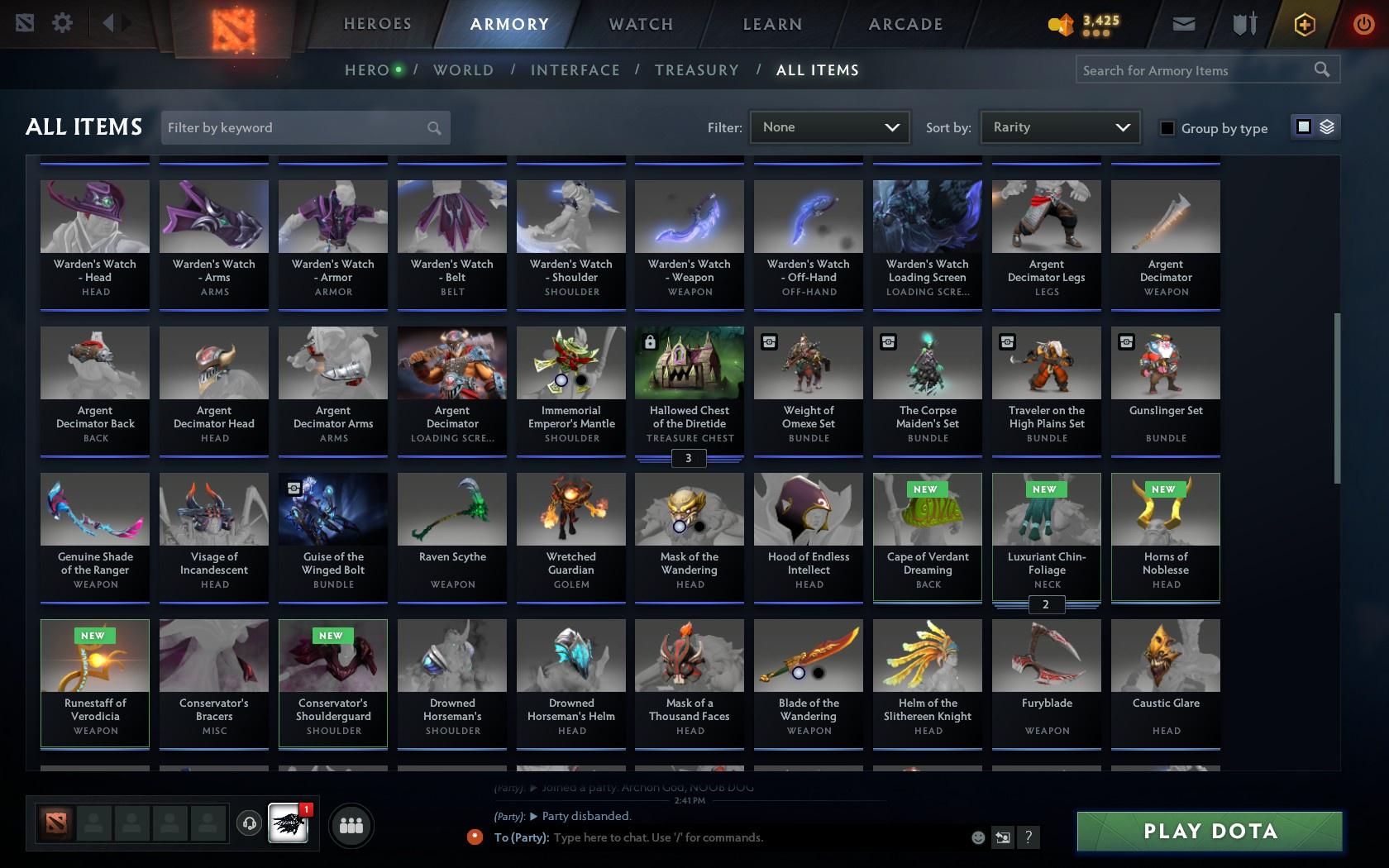Open the Filter None dropdown

click(x=829, y=127)
